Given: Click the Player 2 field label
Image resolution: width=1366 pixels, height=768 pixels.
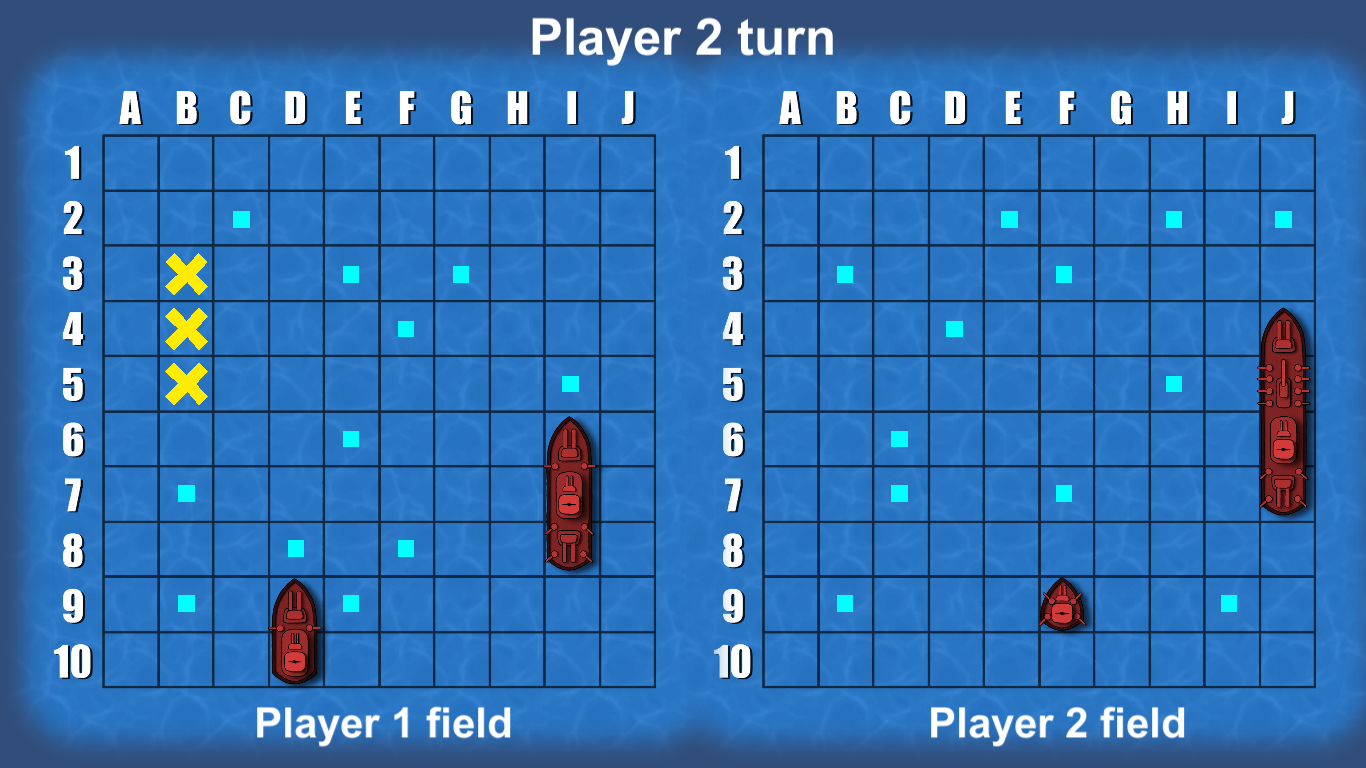Looking at the screenshot, I should [x=1055, y=720].
